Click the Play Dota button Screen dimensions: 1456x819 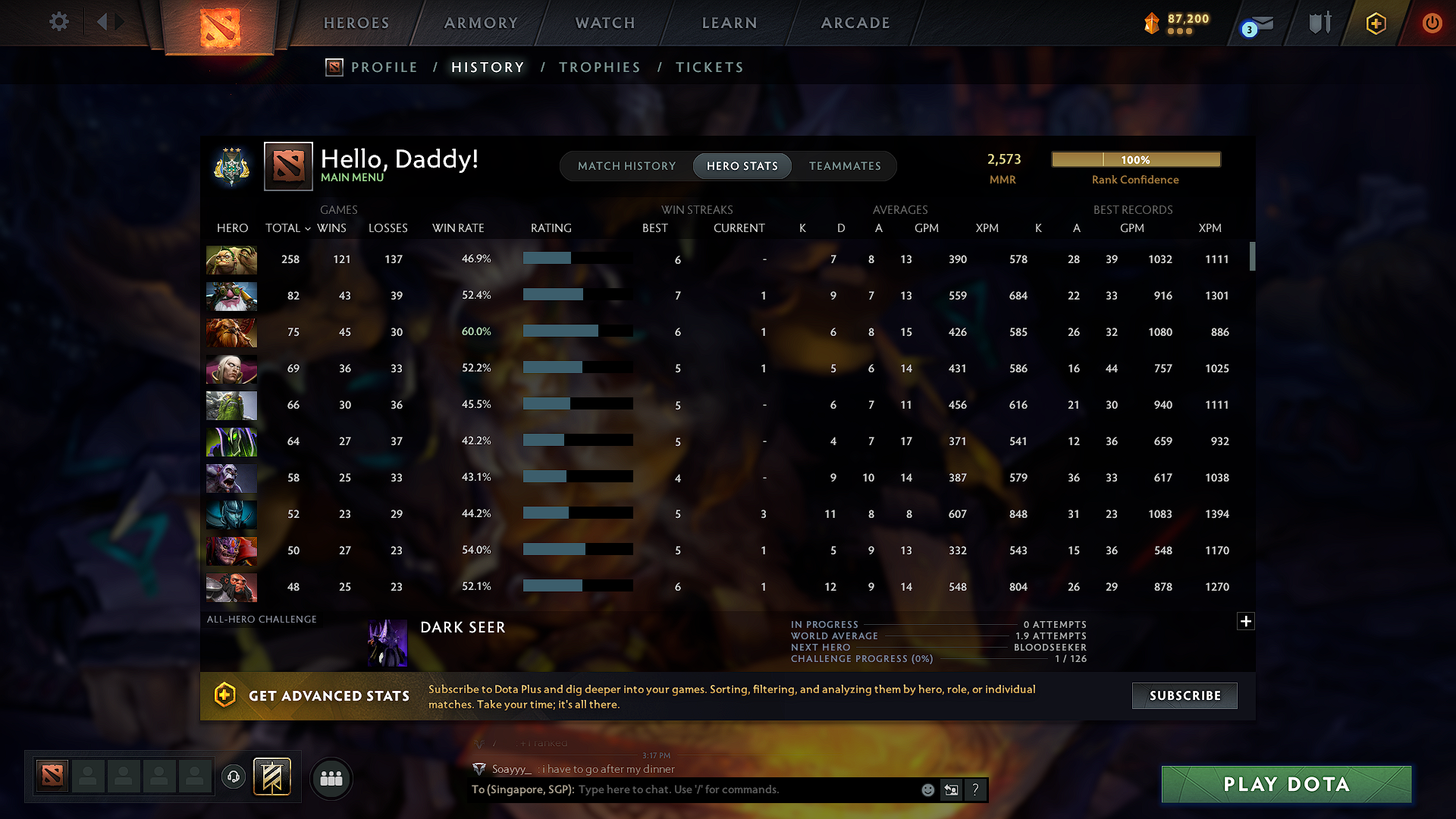1285,784
